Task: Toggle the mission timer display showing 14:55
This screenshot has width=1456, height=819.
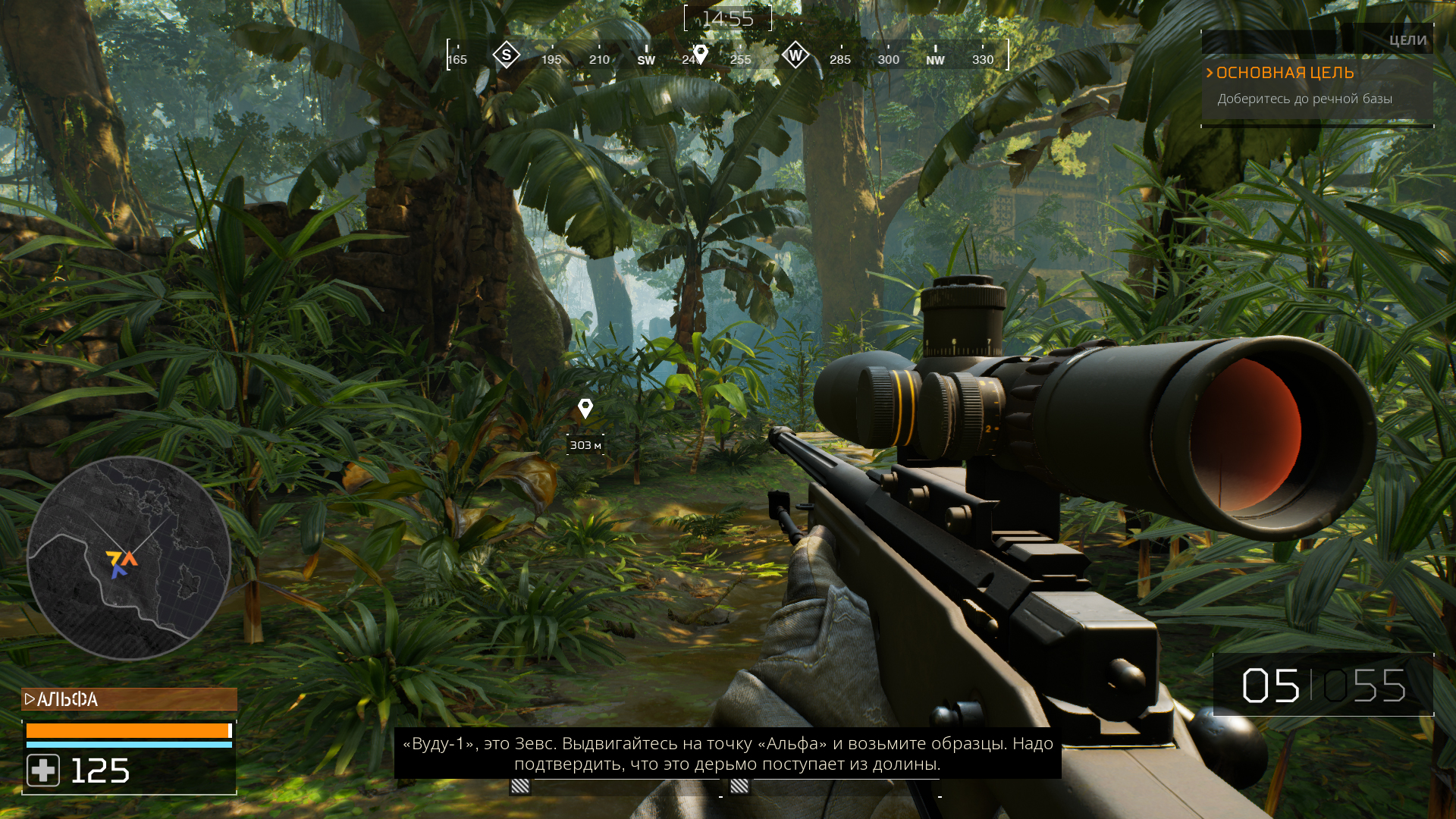Action: point(727,18)
